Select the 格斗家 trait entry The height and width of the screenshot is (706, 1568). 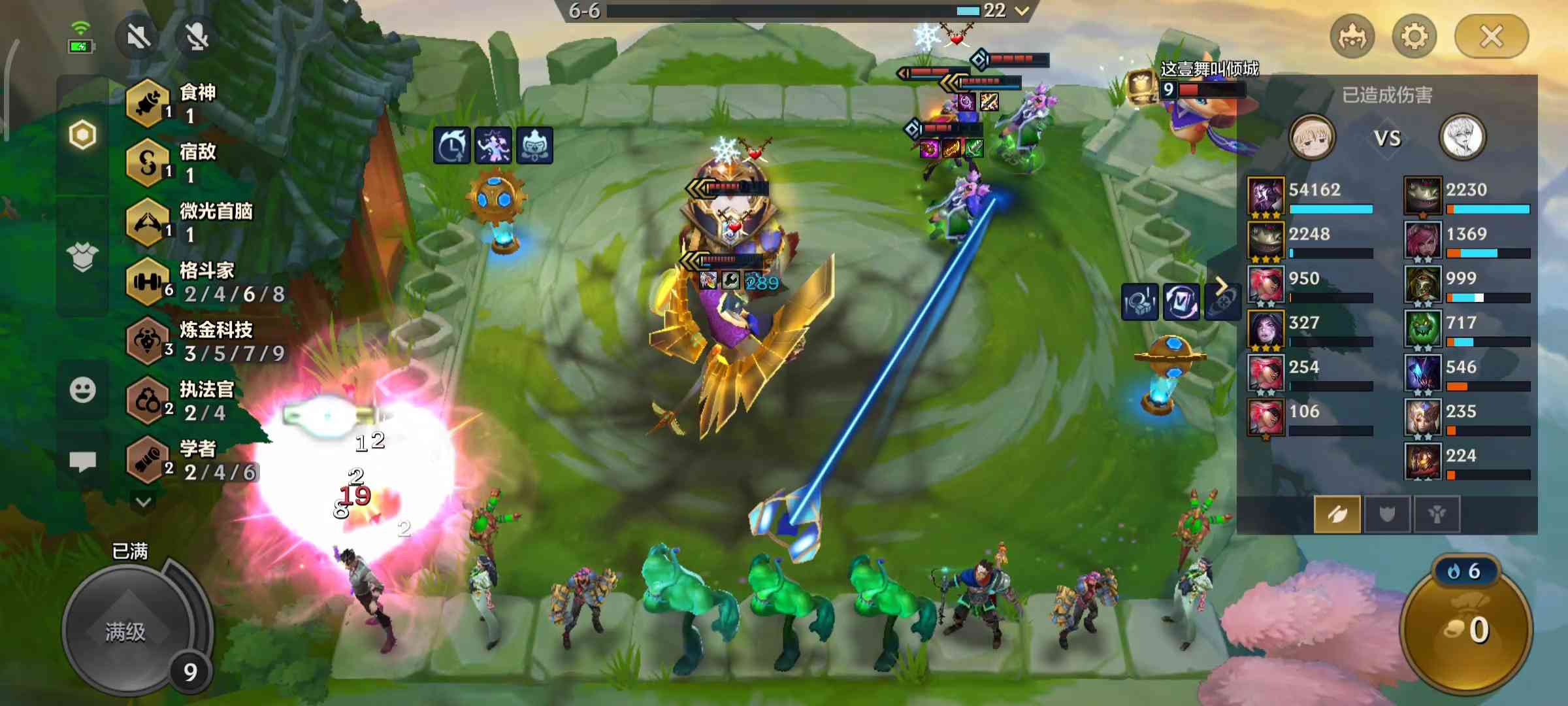[206, 282]
